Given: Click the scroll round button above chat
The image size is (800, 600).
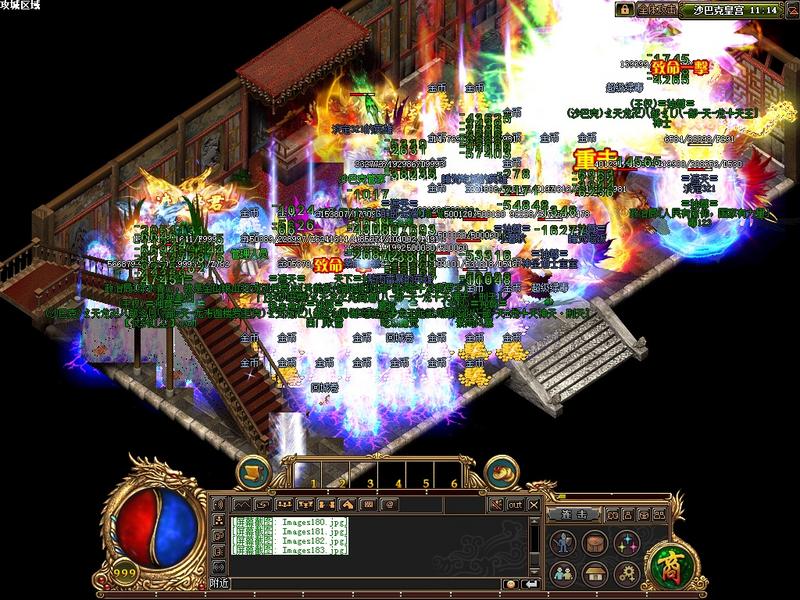Looking at the screenshot, I should point(254,473).
